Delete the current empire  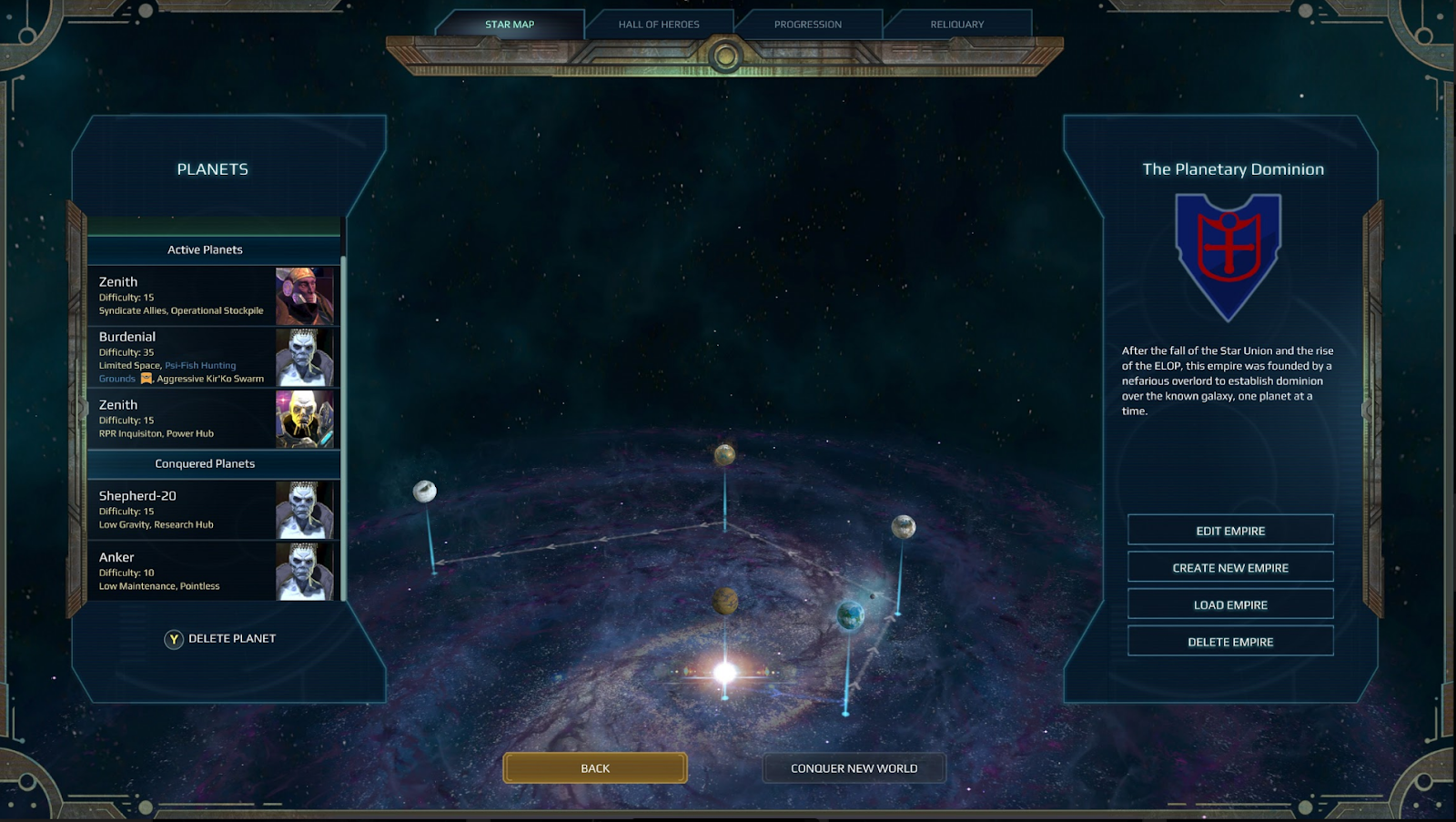(x=1230, y=642)
